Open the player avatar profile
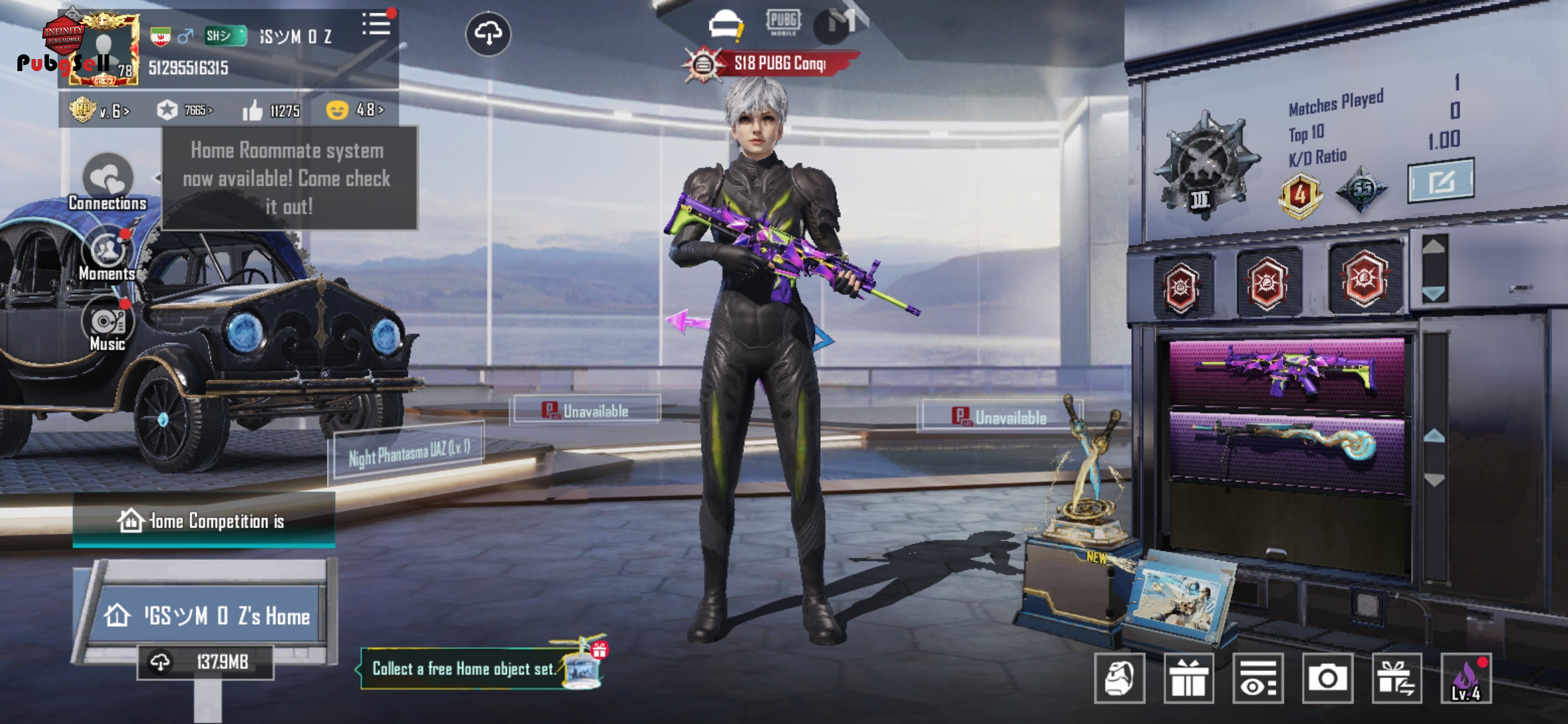 point(105,50)
